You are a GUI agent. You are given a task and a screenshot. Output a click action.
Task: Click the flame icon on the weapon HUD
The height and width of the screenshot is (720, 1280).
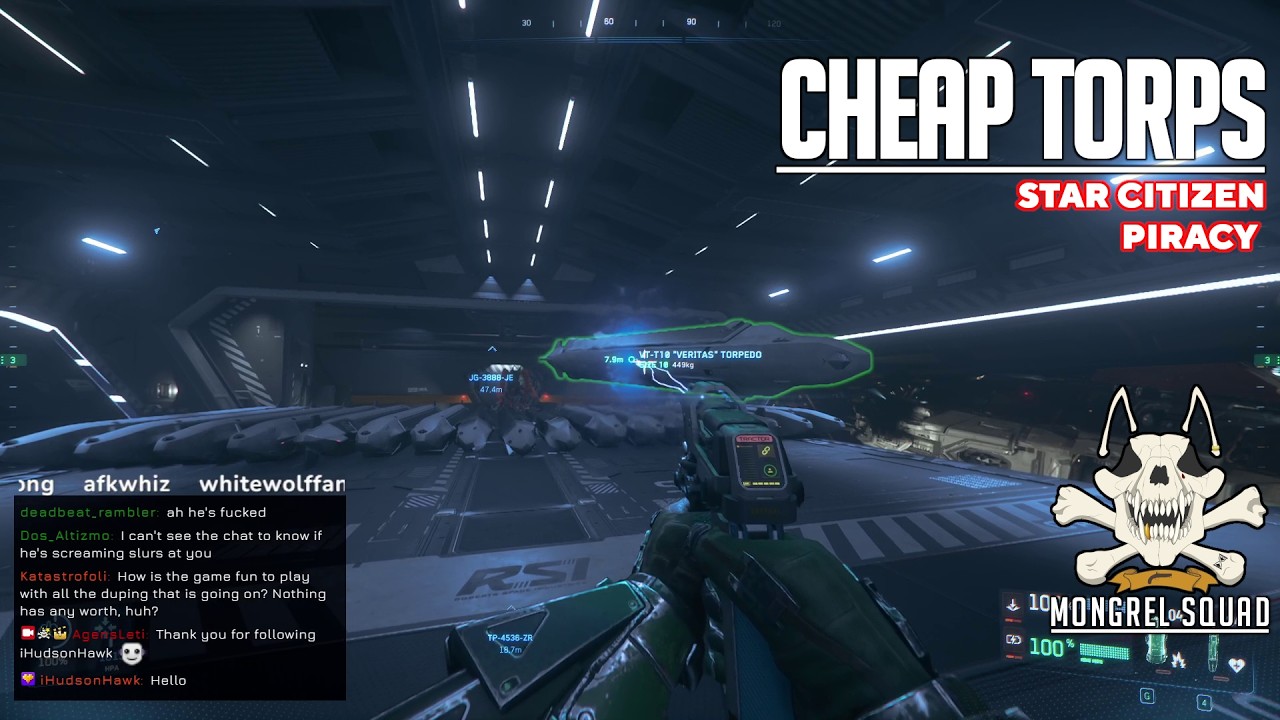(1178, 660)
